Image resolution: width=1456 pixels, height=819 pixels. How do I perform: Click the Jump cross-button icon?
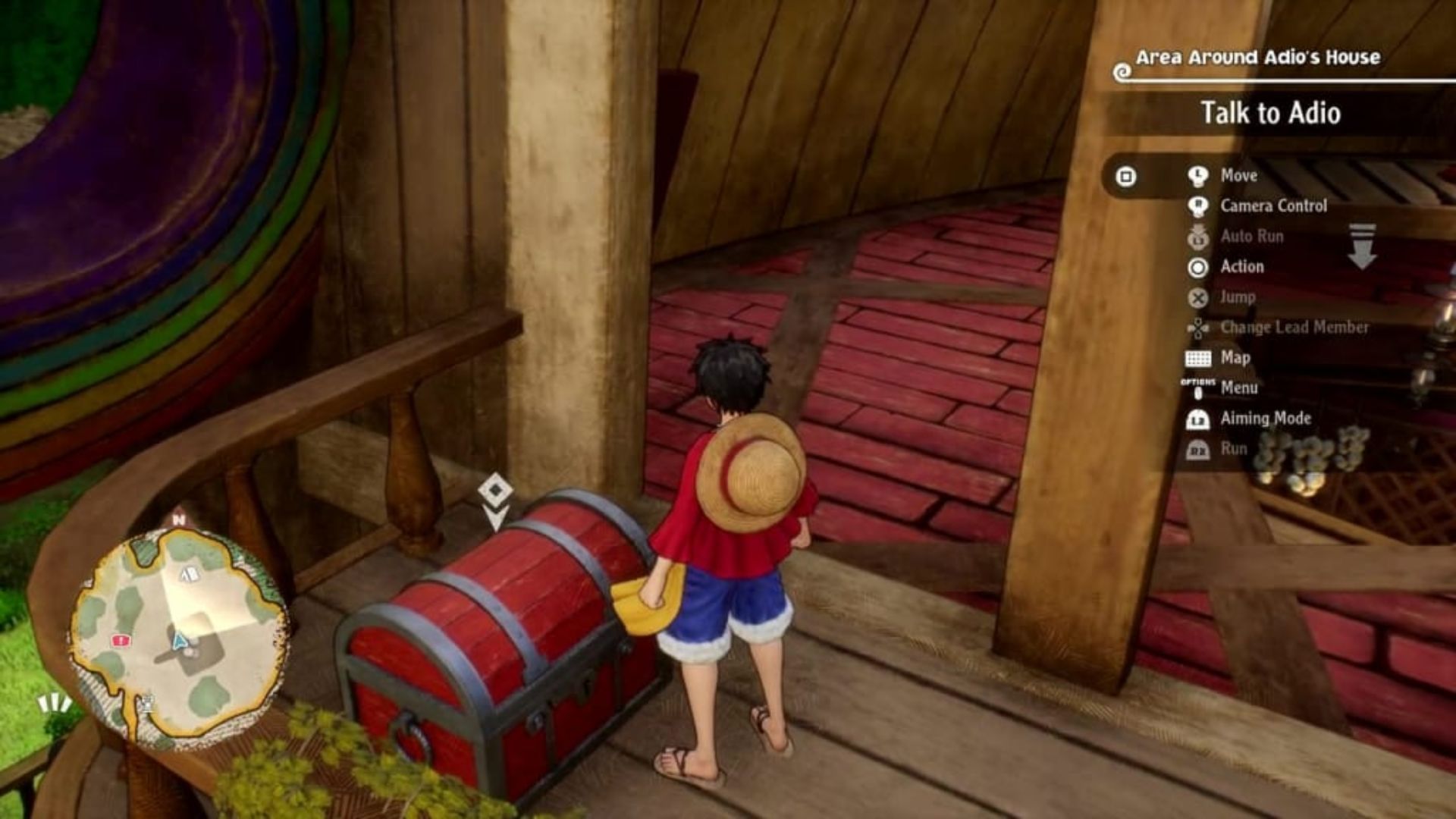coord(1197,297)
